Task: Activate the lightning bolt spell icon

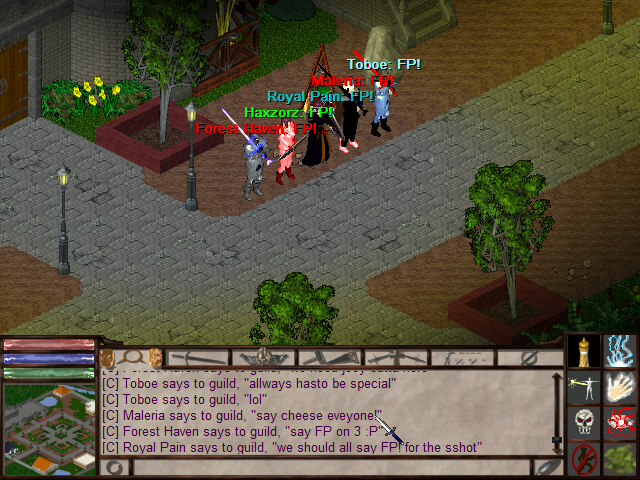Action: pos(621,351)
